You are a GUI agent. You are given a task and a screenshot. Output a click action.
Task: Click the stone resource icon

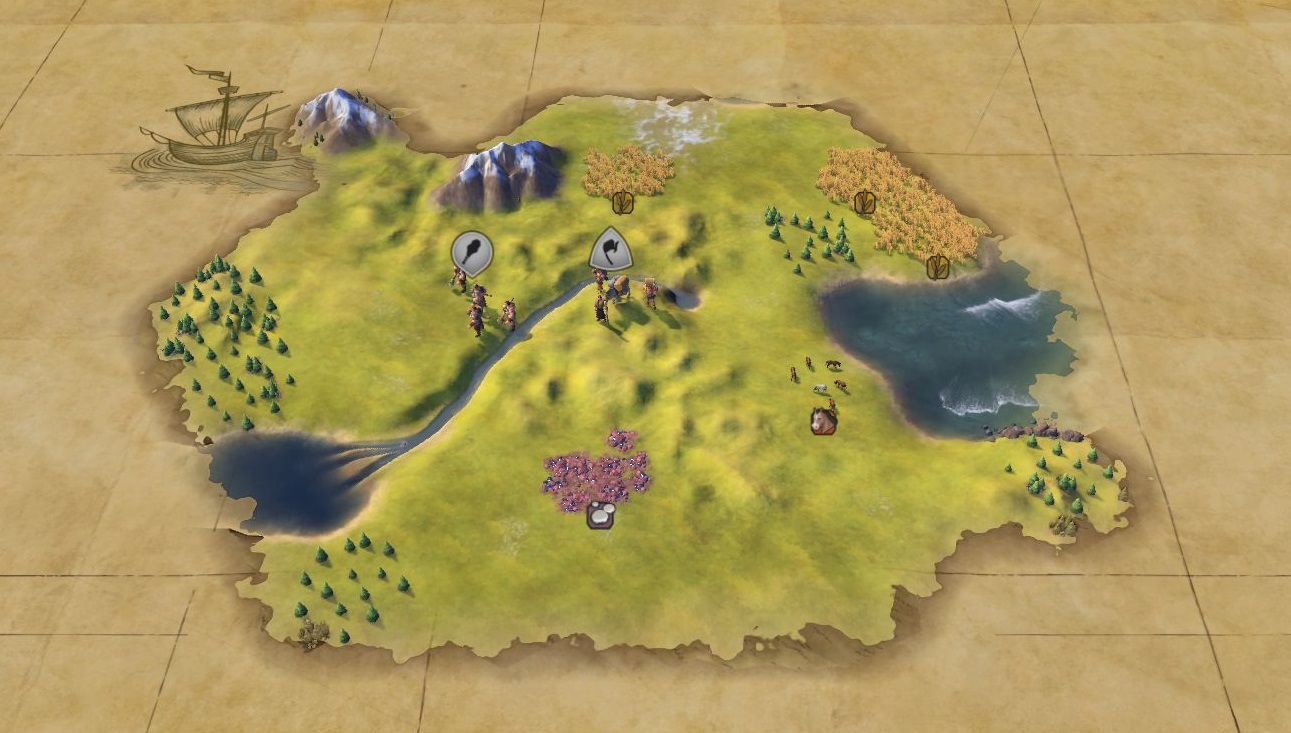pyautogui.click(x=600, y=515)
